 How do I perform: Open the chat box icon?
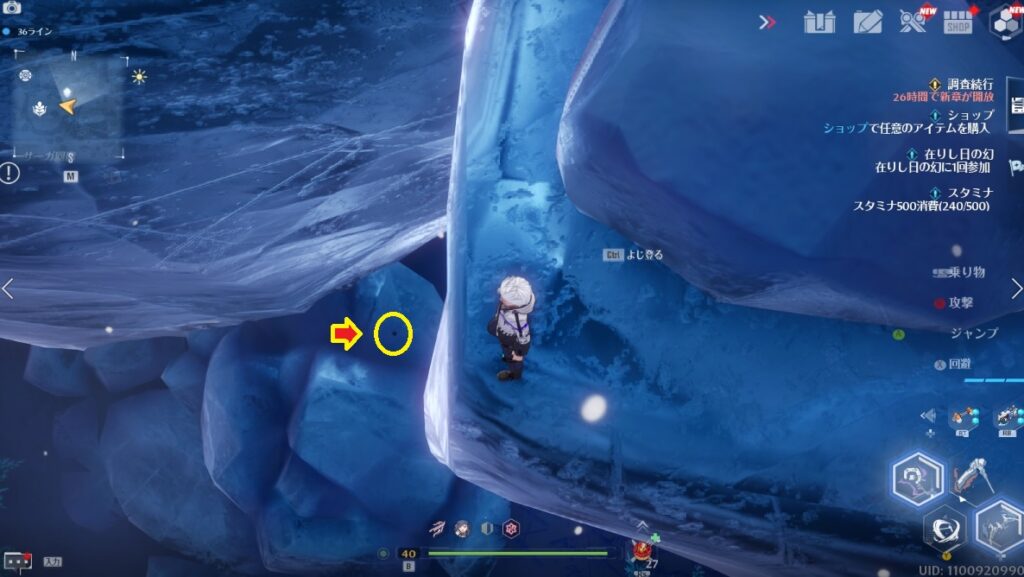tap(17, 562)
